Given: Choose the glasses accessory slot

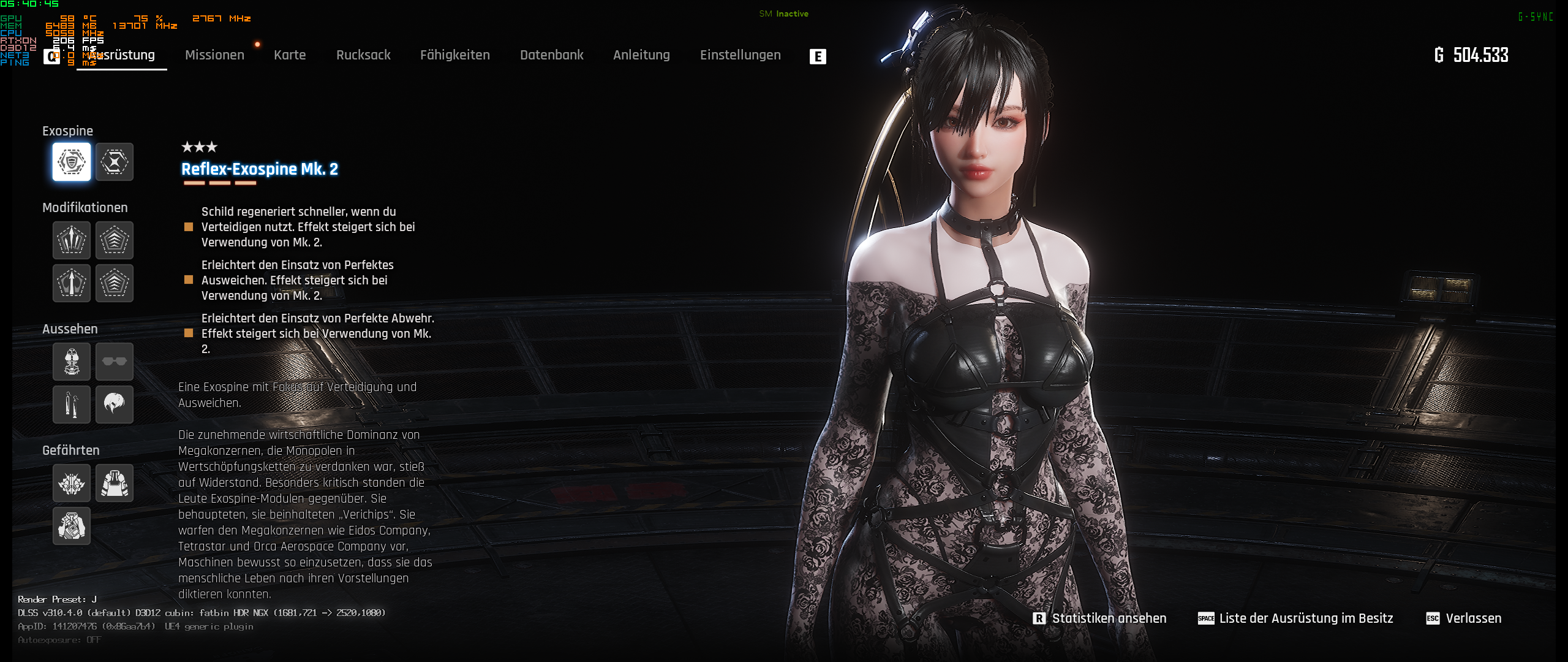Looking at the screenshot, I should coord(115,362).
